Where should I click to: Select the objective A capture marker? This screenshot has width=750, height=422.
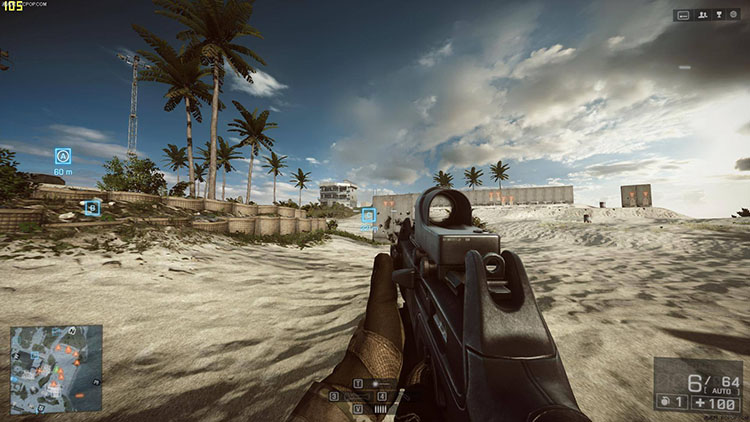(x=63, y=156)
